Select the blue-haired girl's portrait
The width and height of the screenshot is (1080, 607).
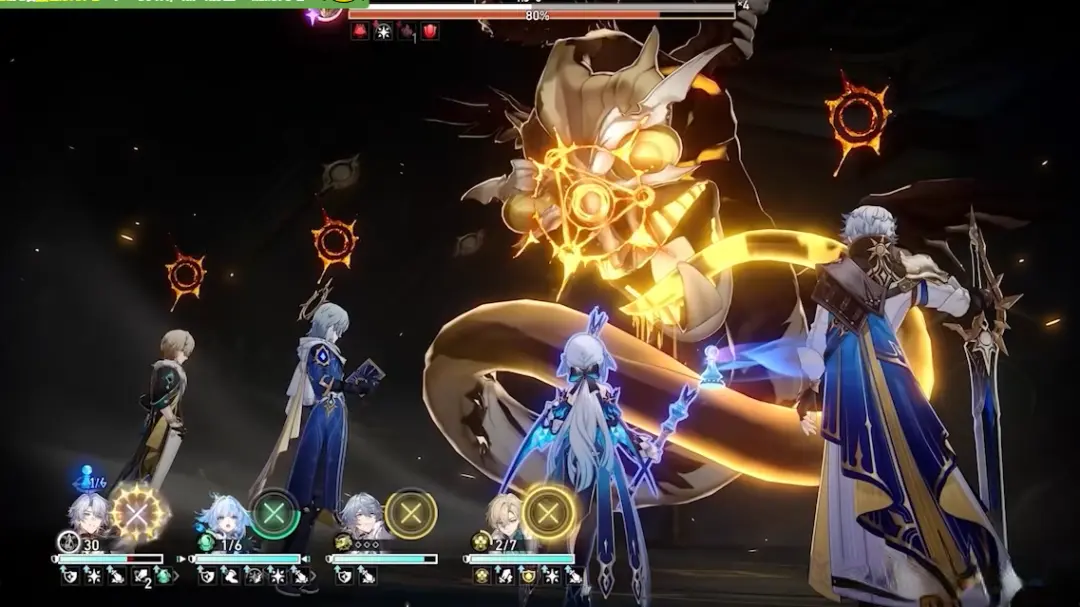click(x=224, y=516)
